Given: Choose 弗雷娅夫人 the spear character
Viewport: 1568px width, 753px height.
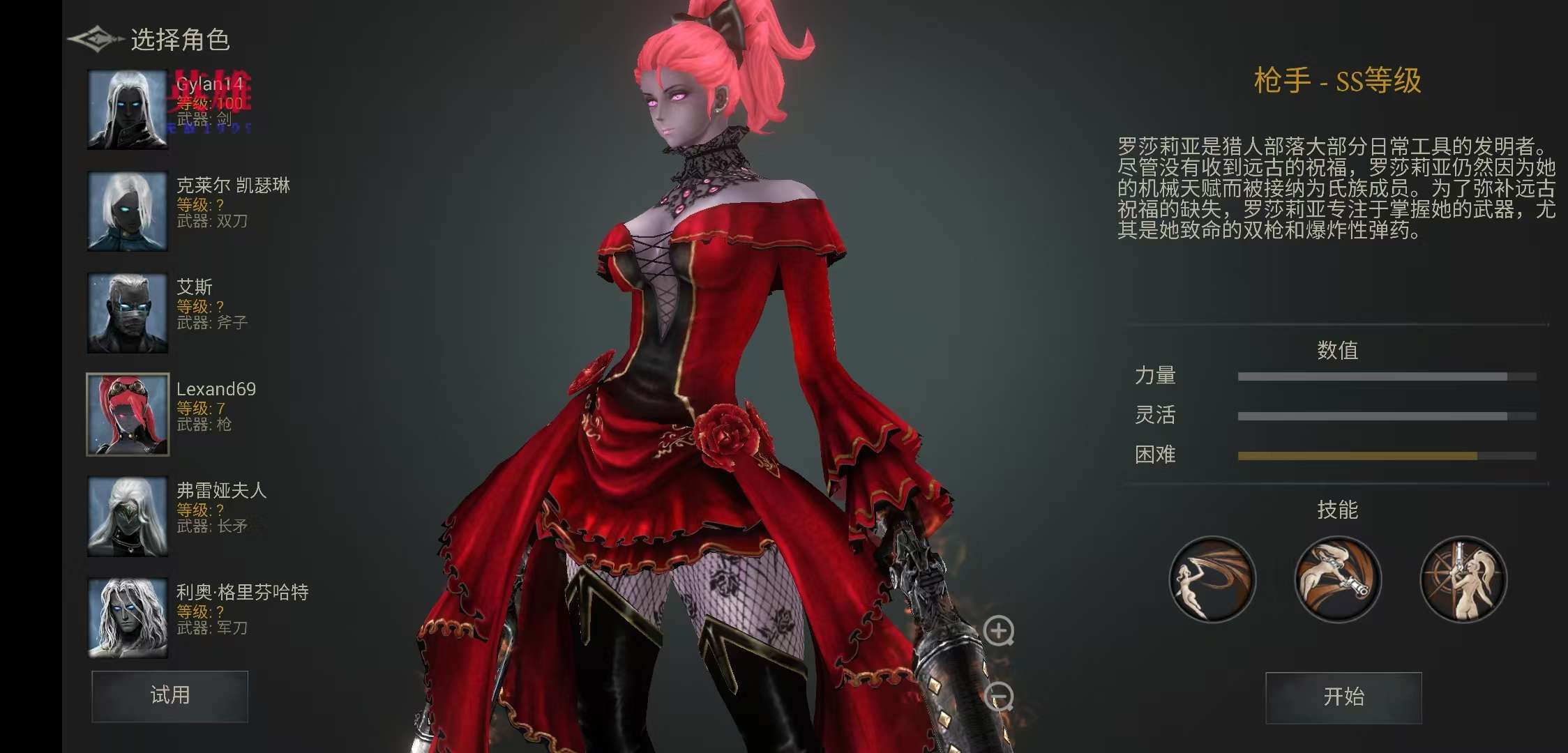Looking at the screenshot, I should tap(128, 516).
